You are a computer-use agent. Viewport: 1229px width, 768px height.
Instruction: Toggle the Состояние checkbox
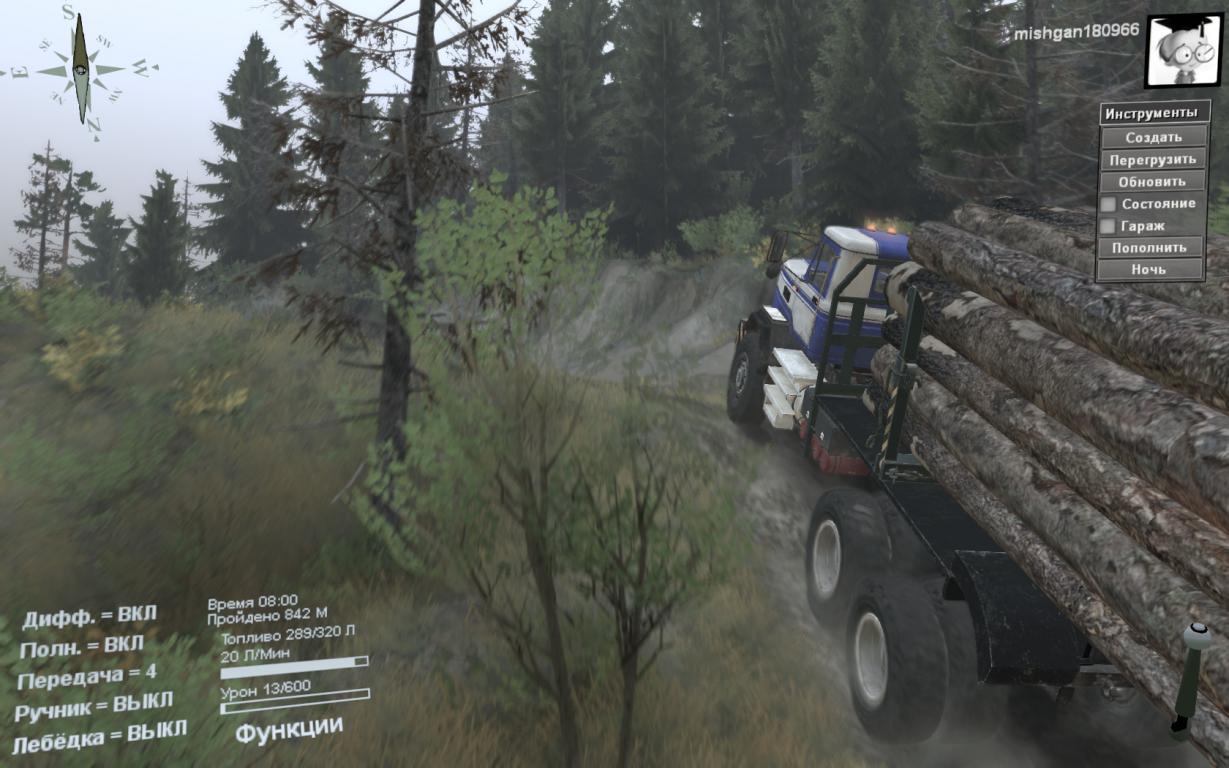[x=1108, y=204]
